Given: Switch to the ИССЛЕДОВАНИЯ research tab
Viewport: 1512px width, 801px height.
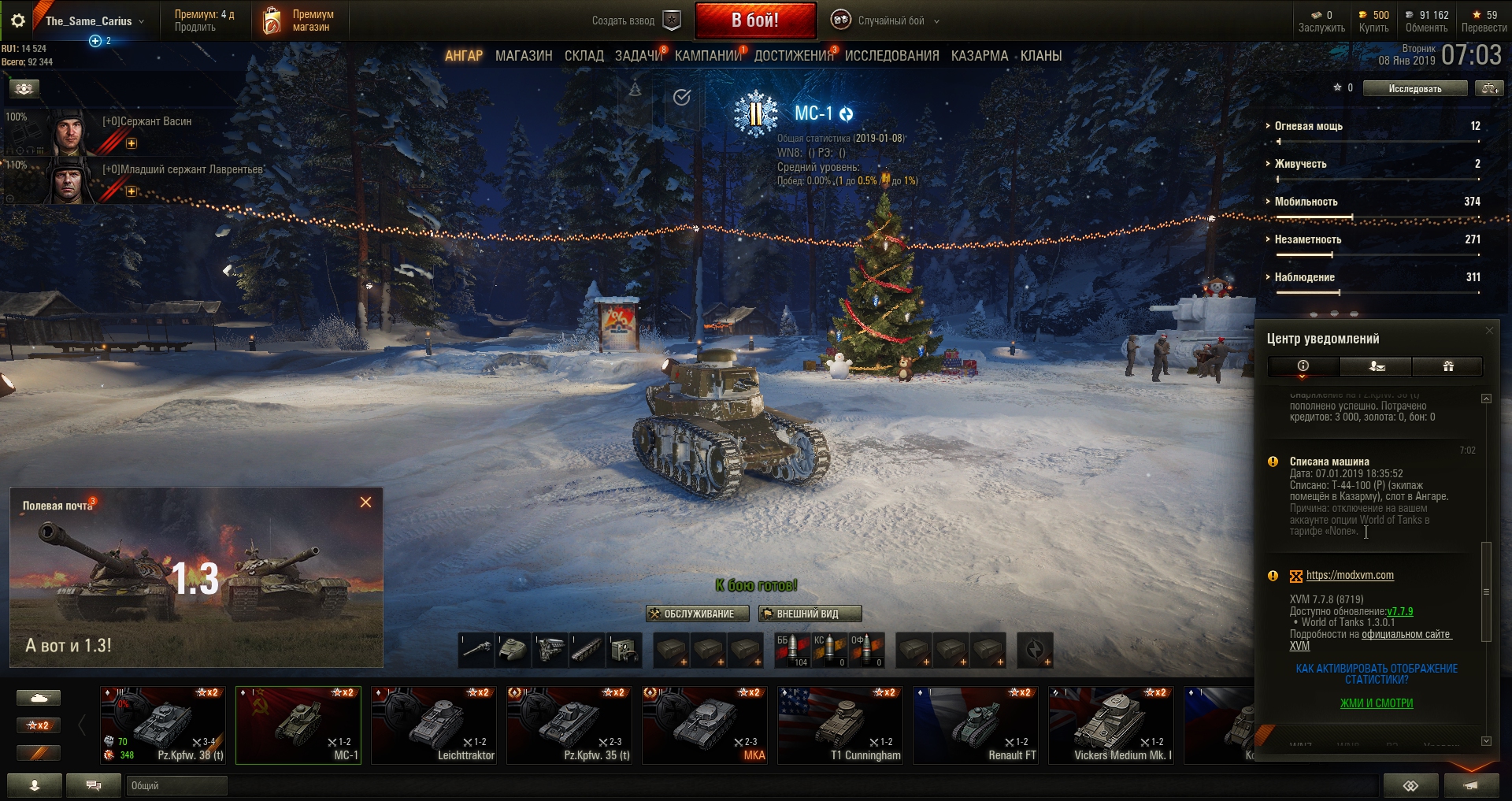Looking at the screenshot, I should [x=891, y=56].
